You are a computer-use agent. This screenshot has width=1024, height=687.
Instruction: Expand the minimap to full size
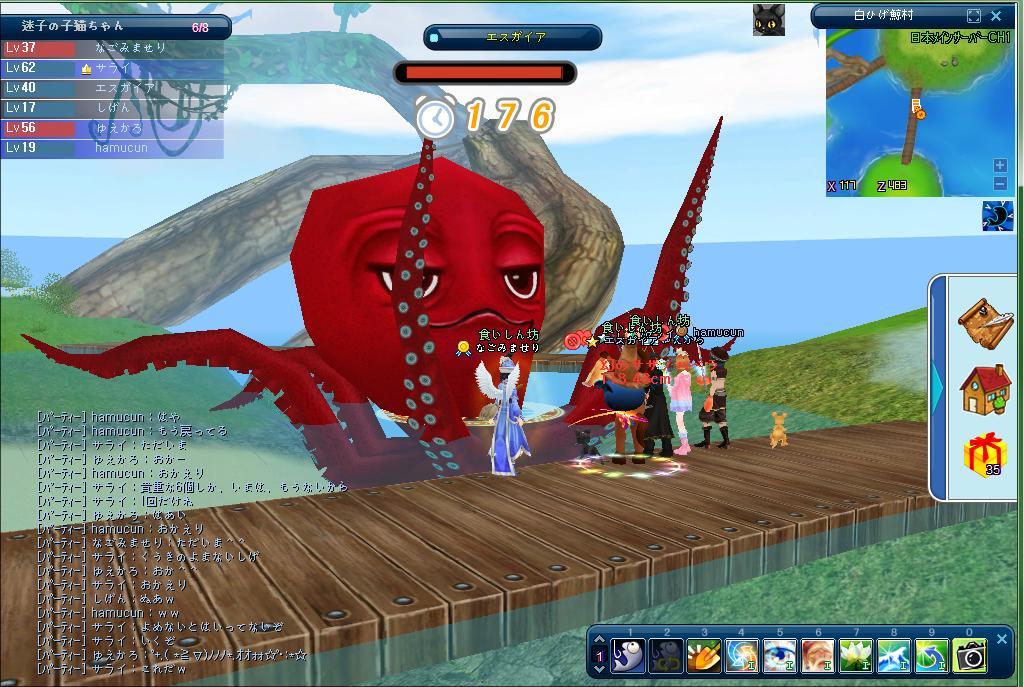pos(974,16)
